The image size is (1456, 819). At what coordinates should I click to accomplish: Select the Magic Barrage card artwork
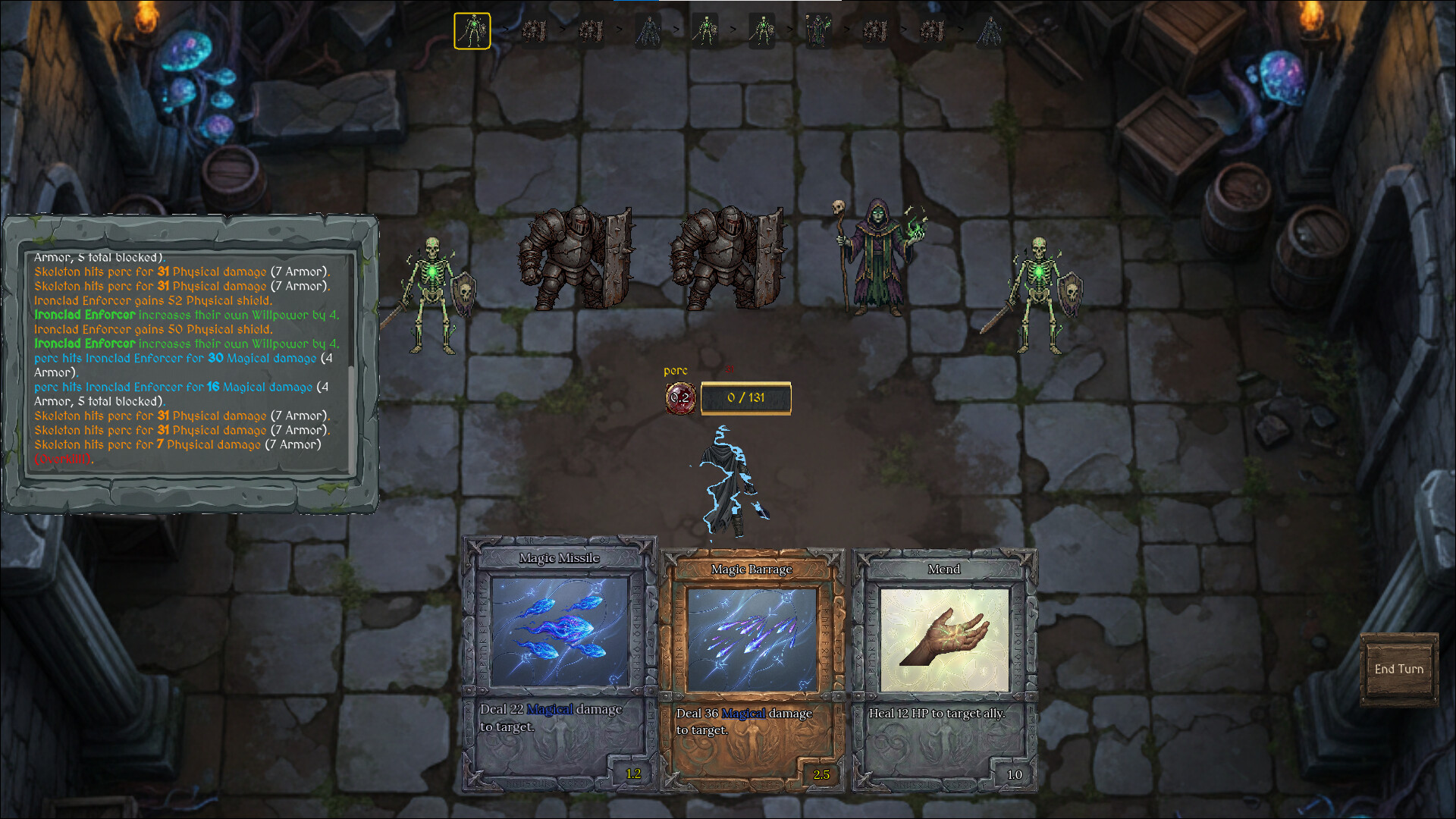[753, 641]
